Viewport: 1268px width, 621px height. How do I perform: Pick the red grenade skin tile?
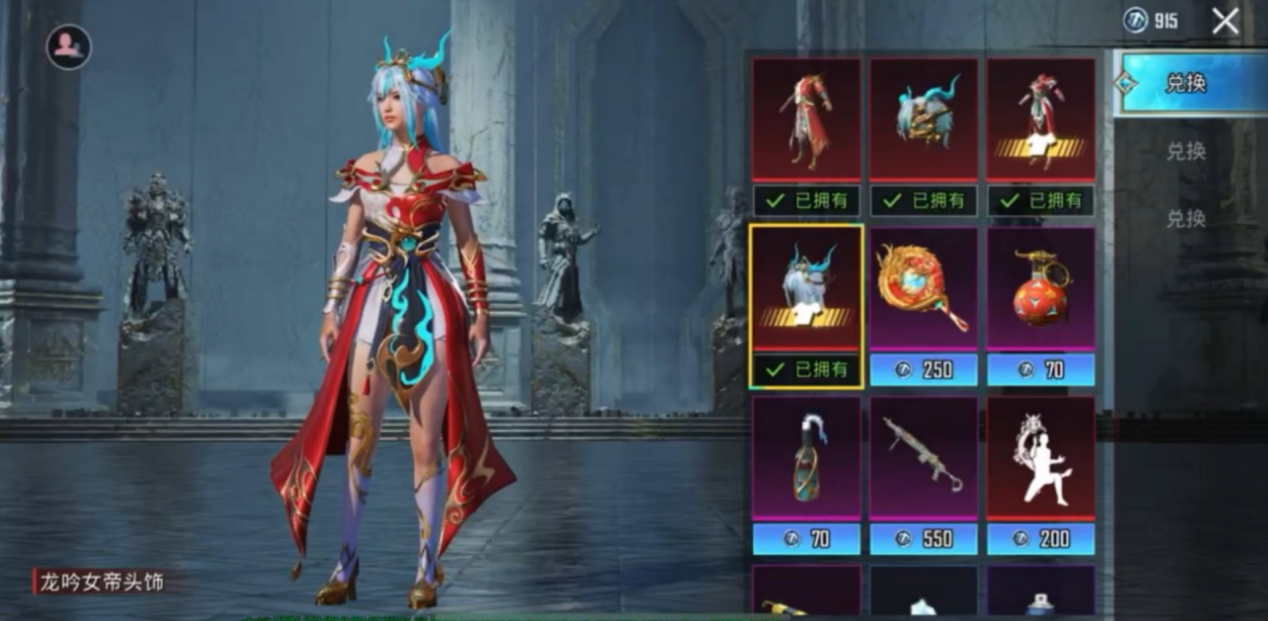click(x=1041, y=290)
